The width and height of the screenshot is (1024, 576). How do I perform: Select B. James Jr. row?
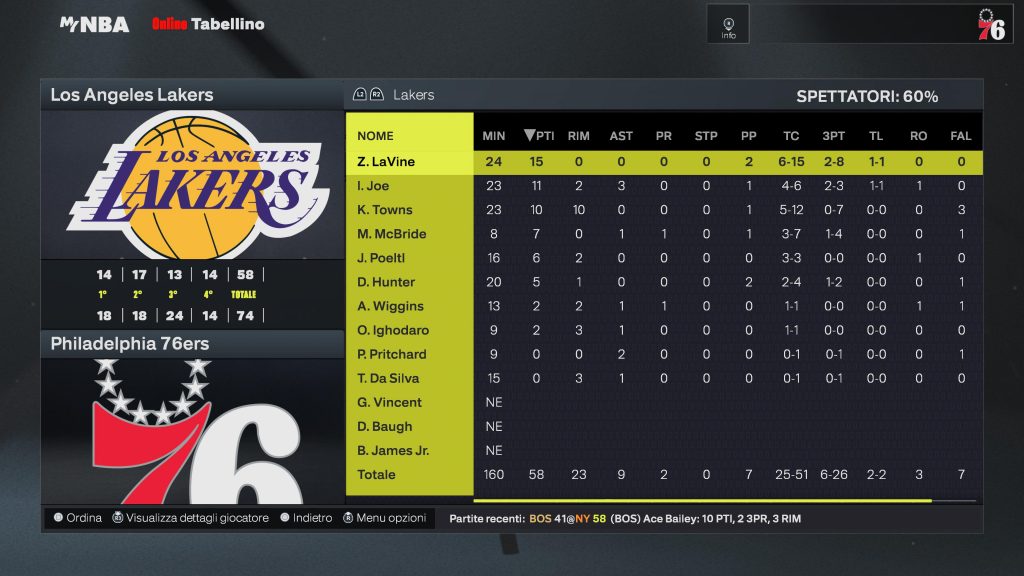click(393, 450)
